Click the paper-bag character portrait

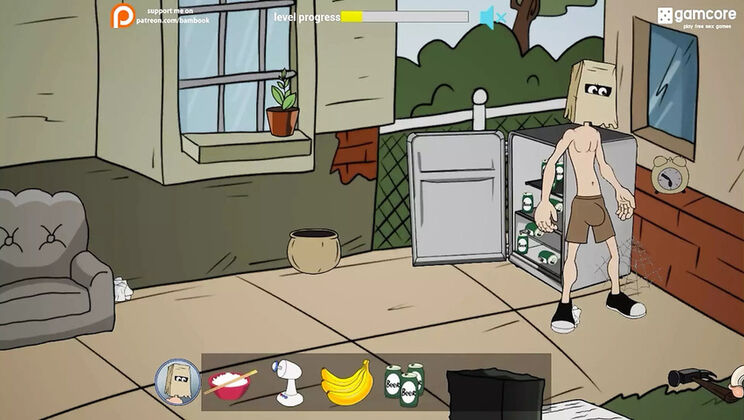[177, 380]
